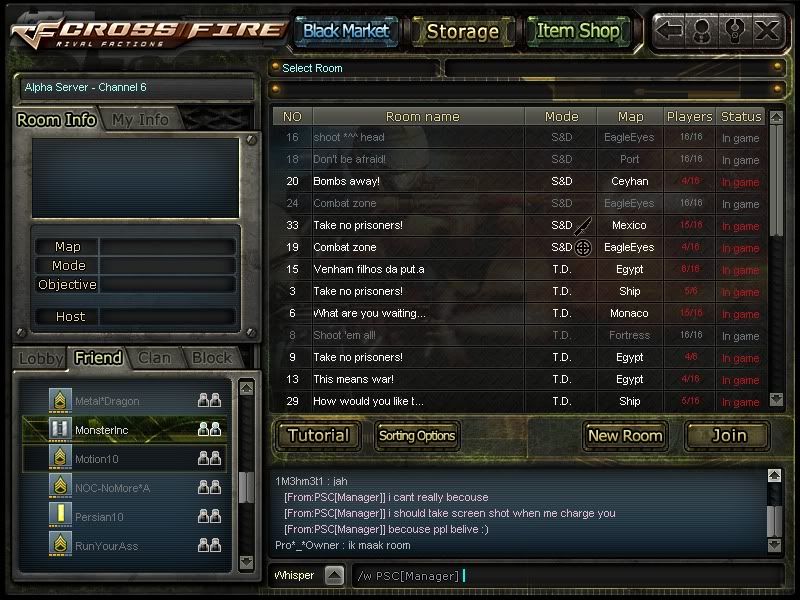Switch to the Clan tab
This screenshot has height=600, width=800.
[x=154, y=357]
